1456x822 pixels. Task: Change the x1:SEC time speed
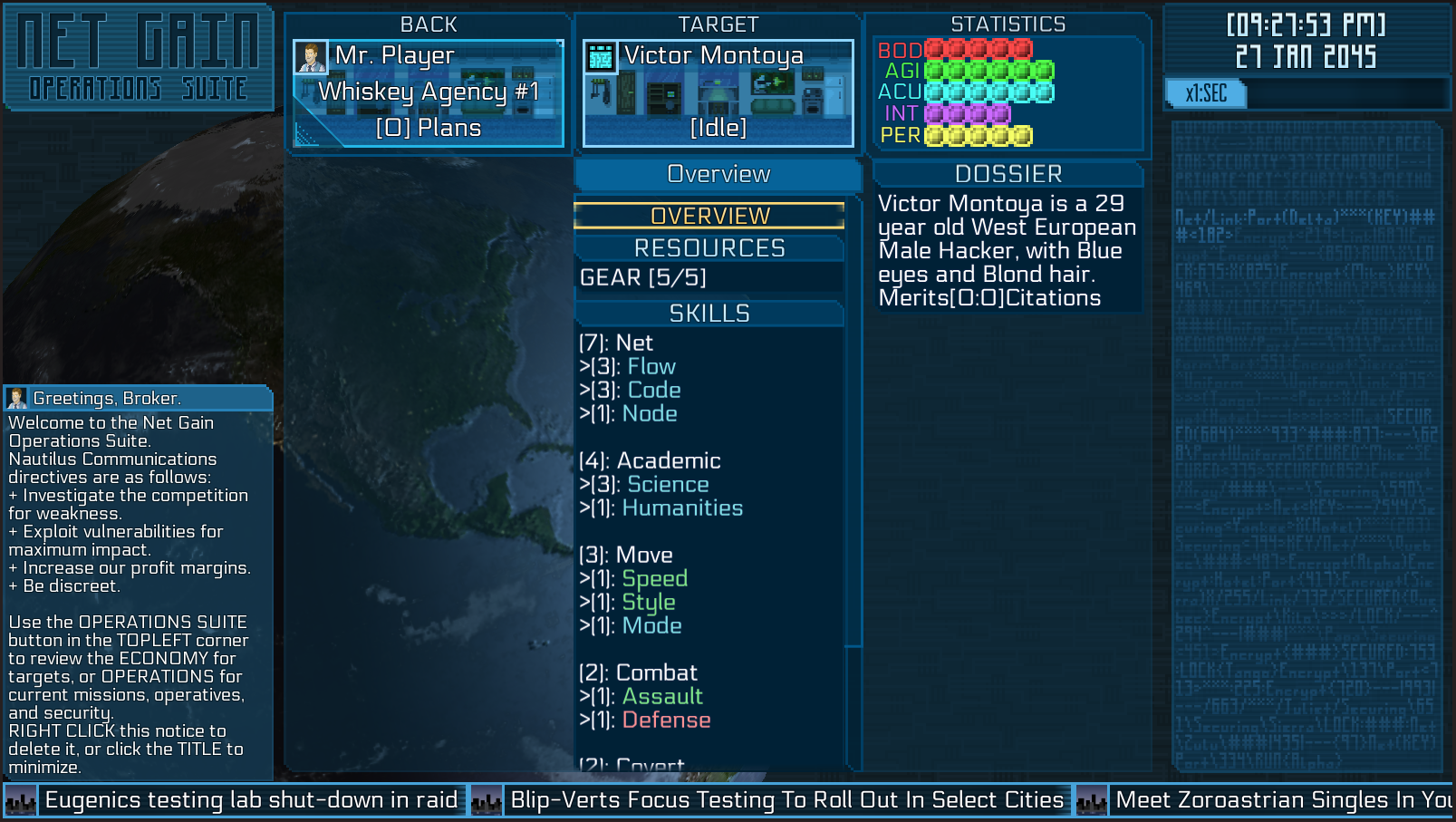click(x=1206, y=93)
